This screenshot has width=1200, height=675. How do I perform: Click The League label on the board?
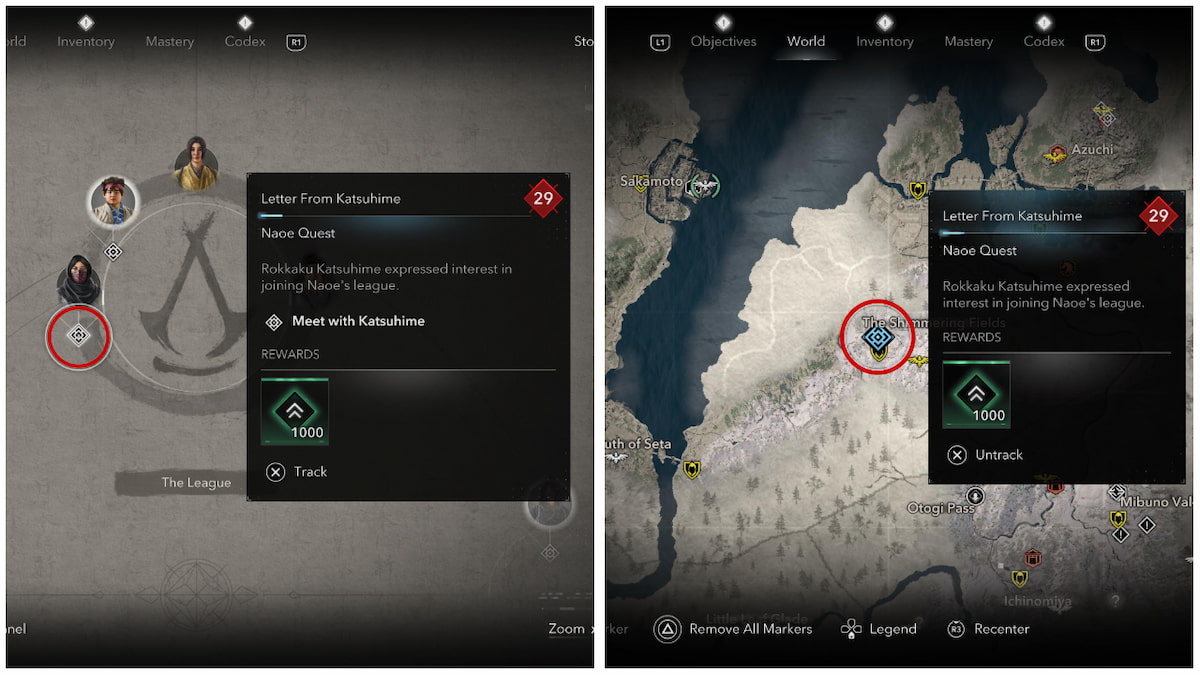[196, 483]
